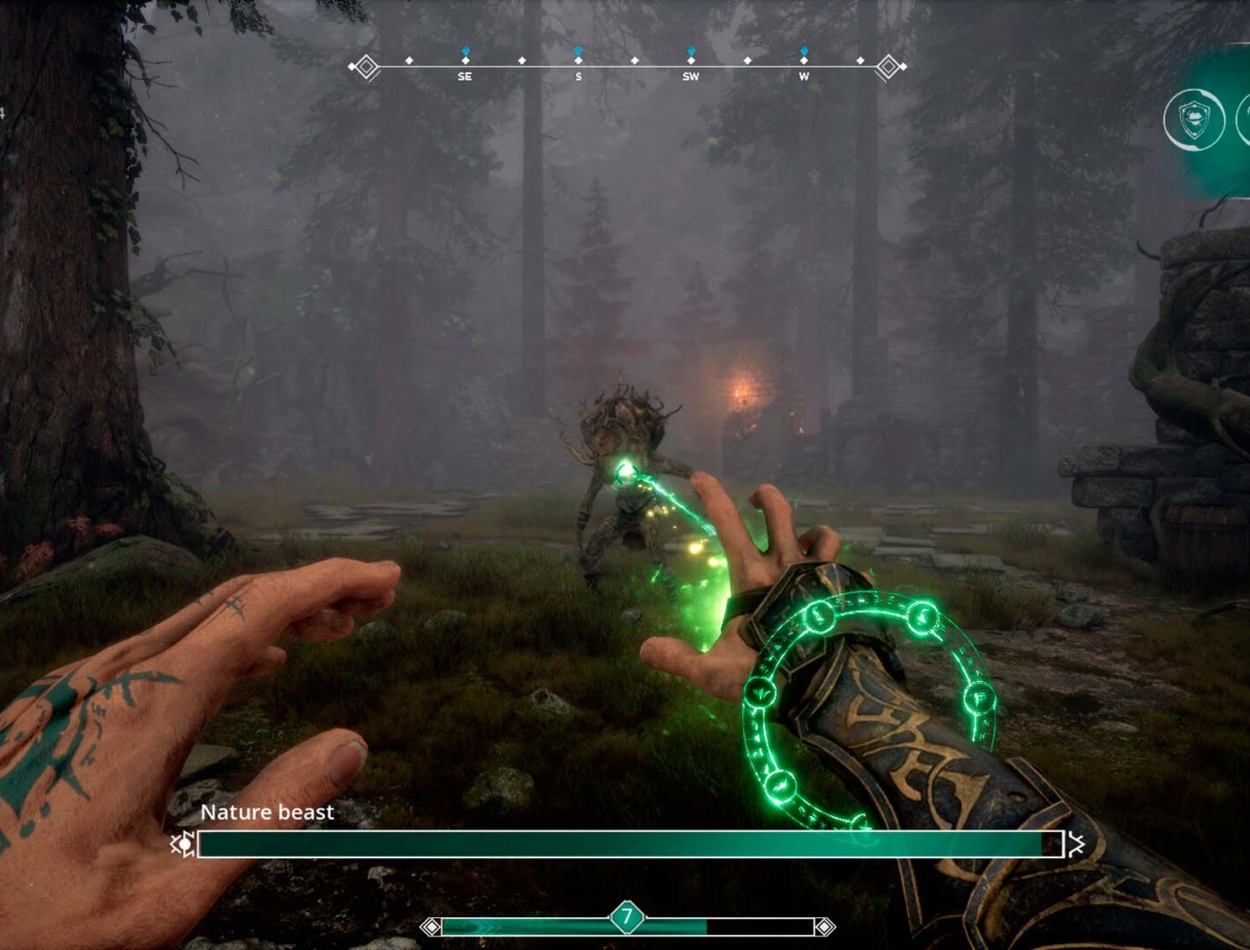Click the SW compass direction marker

(x=691, y=62)
